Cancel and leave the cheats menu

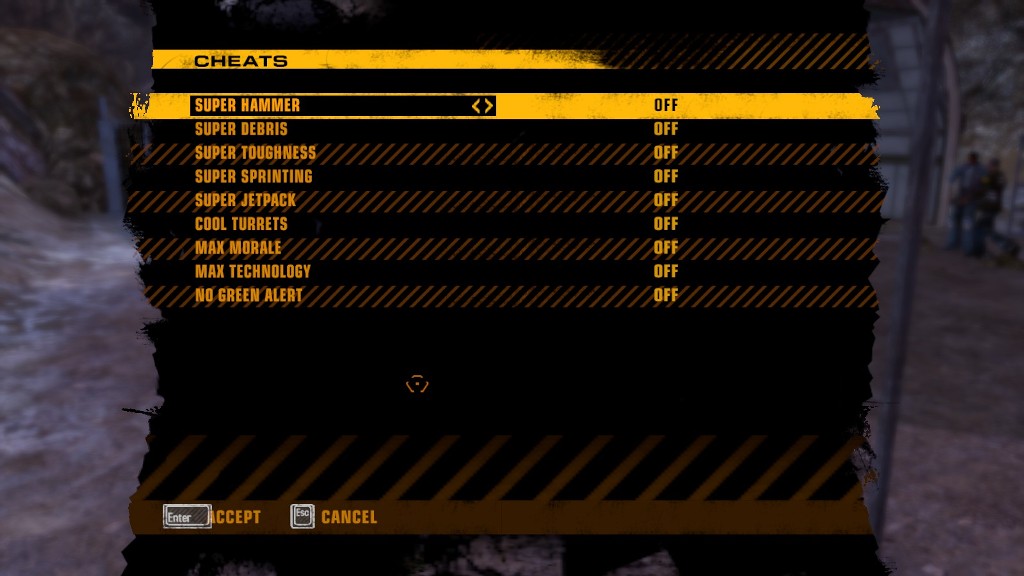tap(334, 517)
